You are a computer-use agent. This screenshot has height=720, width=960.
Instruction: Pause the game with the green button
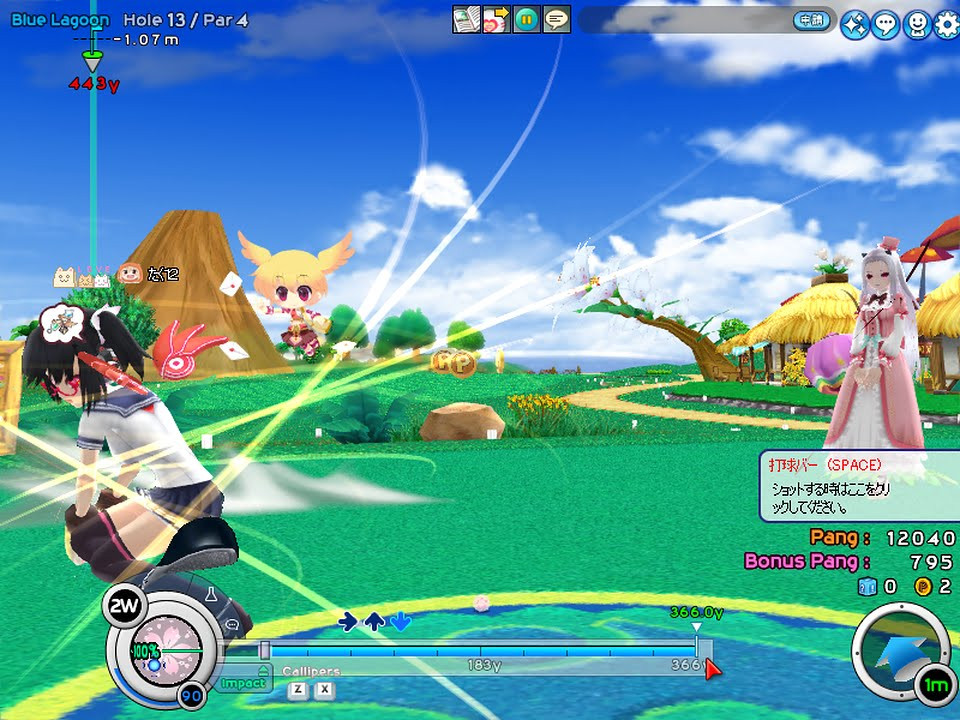tap(527, 19)
